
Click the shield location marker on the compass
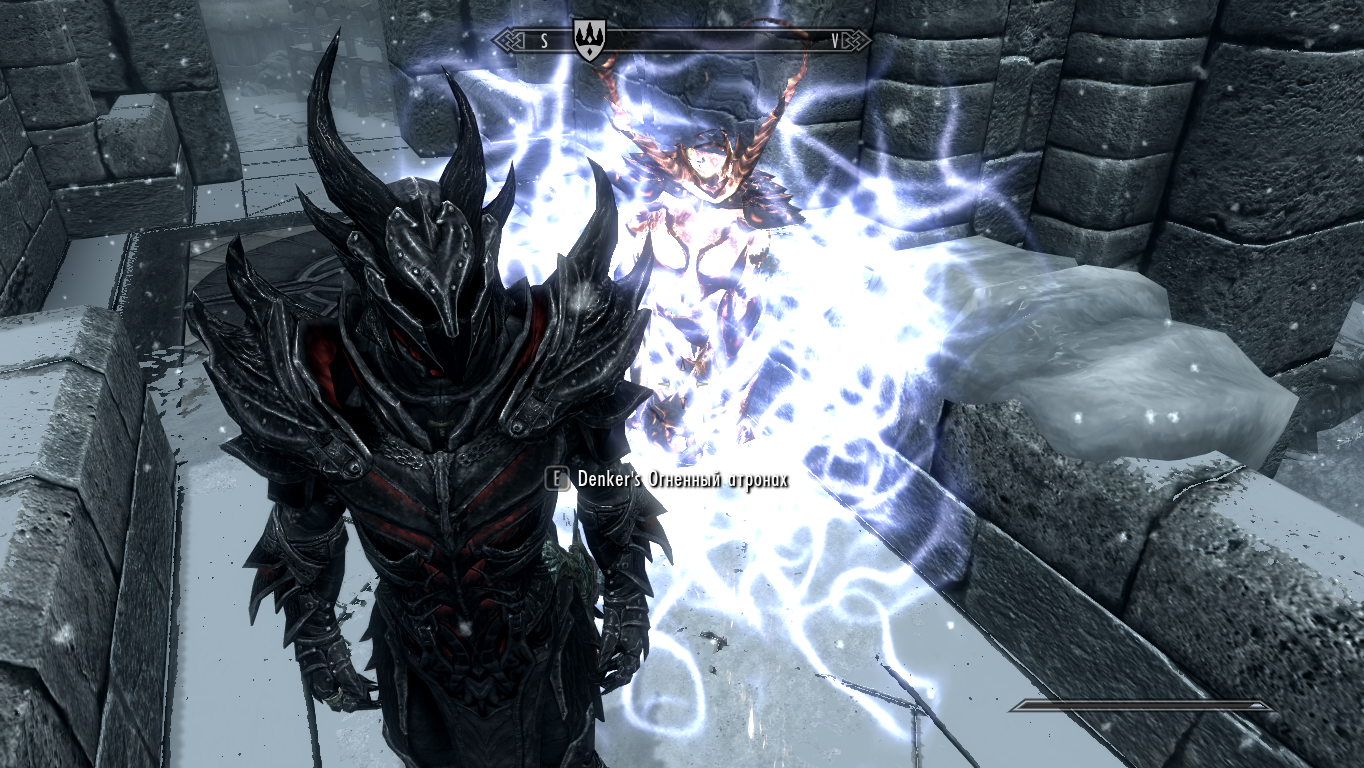[590, 41]
